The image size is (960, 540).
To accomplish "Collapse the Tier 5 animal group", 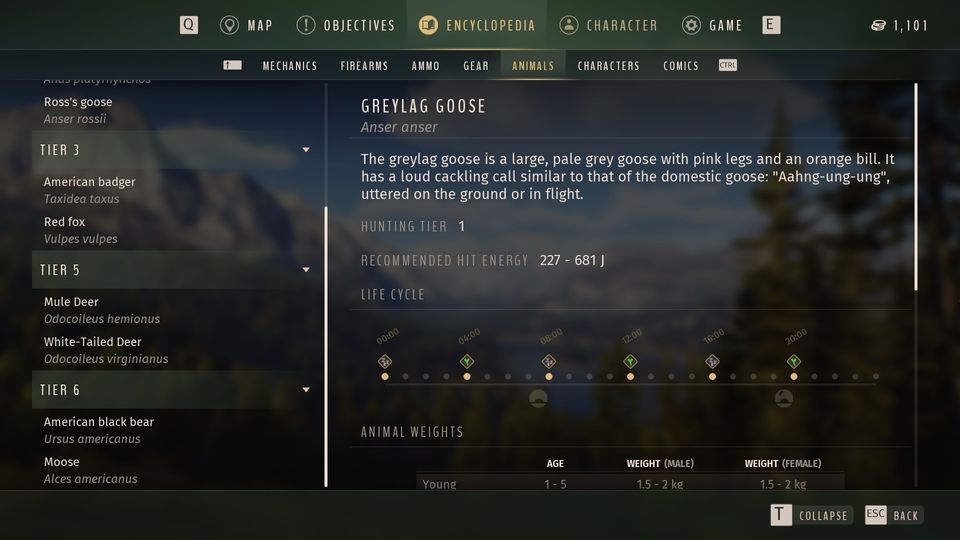I will coord(305,270).
